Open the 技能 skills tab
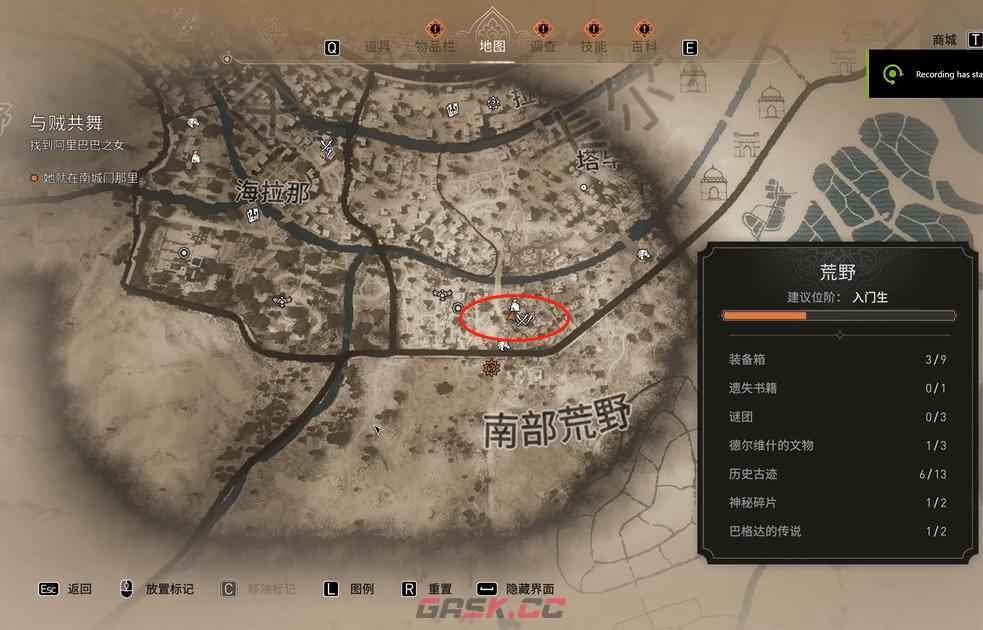Viewport: 983px width, 630px height. (593, 46)
